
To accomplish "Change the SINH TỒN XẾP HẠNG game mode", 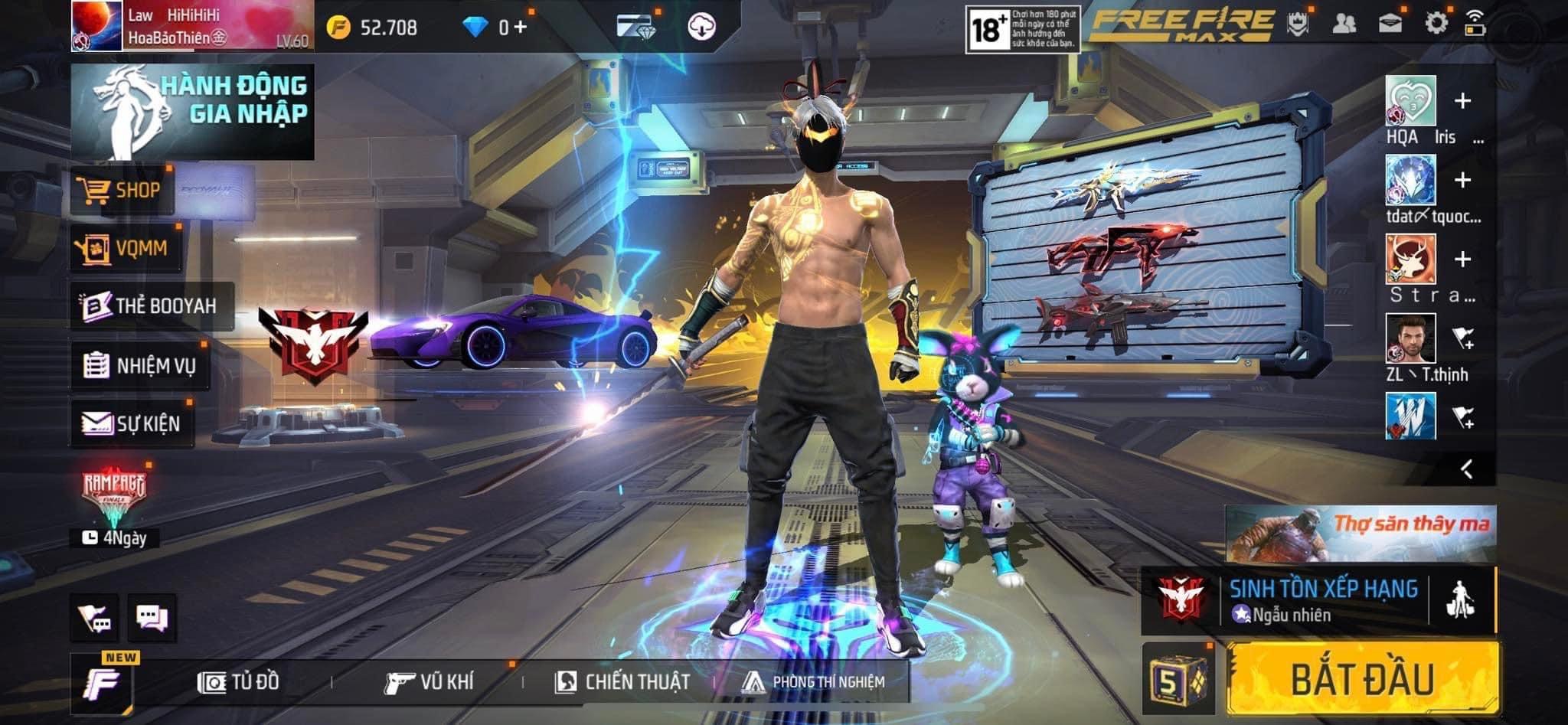I will (x=1322, y=600).
